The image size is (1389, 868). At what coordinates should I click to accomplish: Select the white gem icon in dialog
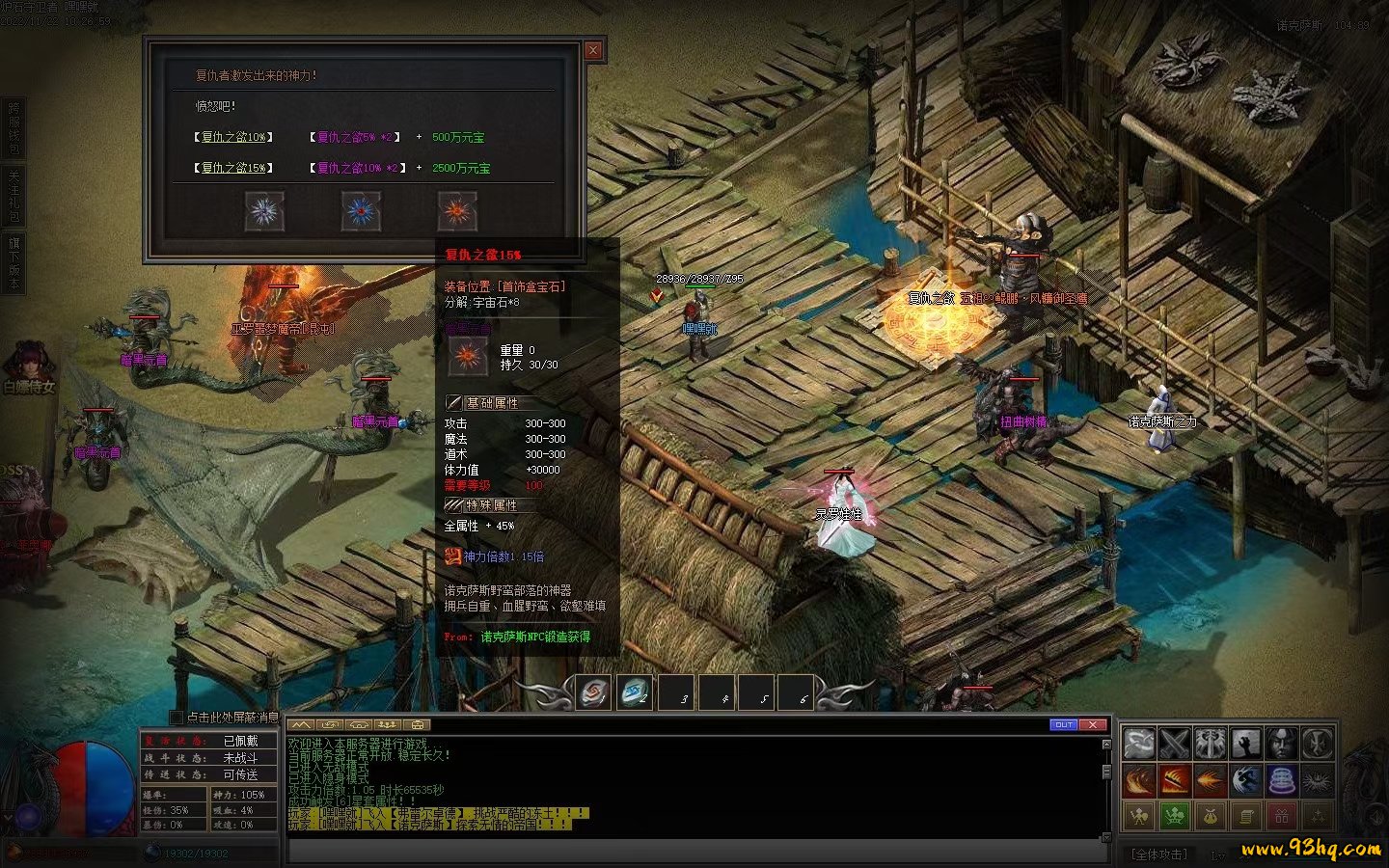(x=264, y=211)
